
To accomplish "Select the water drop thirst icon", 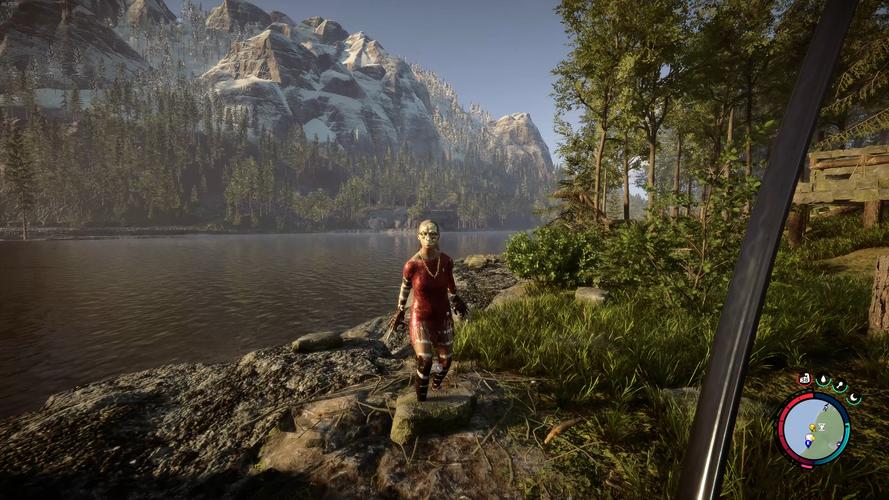I will click(x=823, y=381).
